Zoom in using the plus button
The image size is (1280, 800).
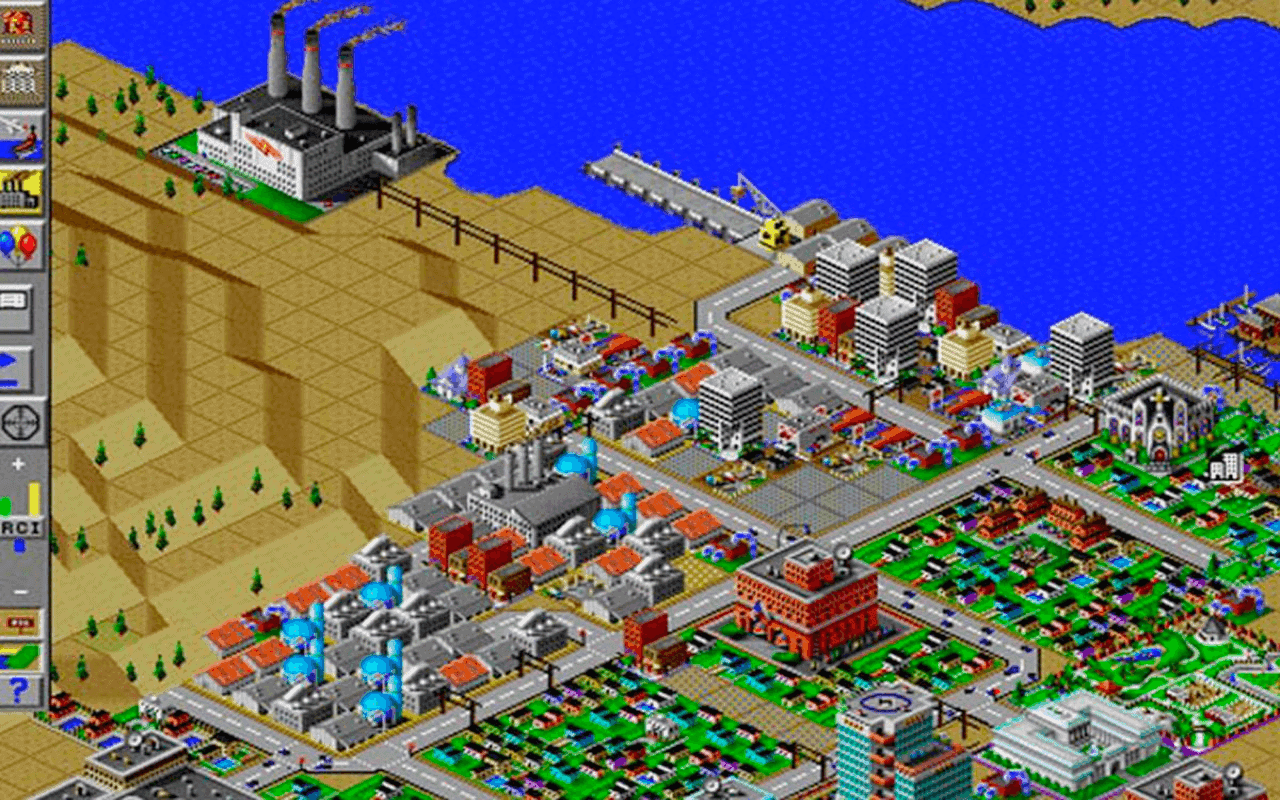click(x=18, y=463)
